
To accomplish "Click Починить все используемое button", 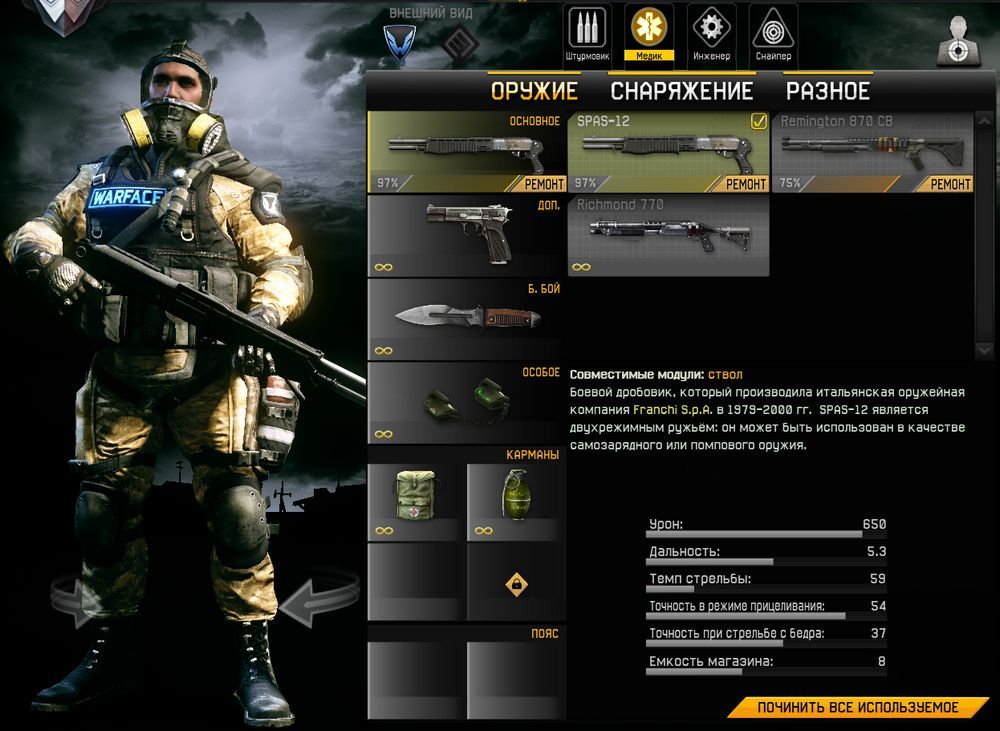I will coord(857,707).
